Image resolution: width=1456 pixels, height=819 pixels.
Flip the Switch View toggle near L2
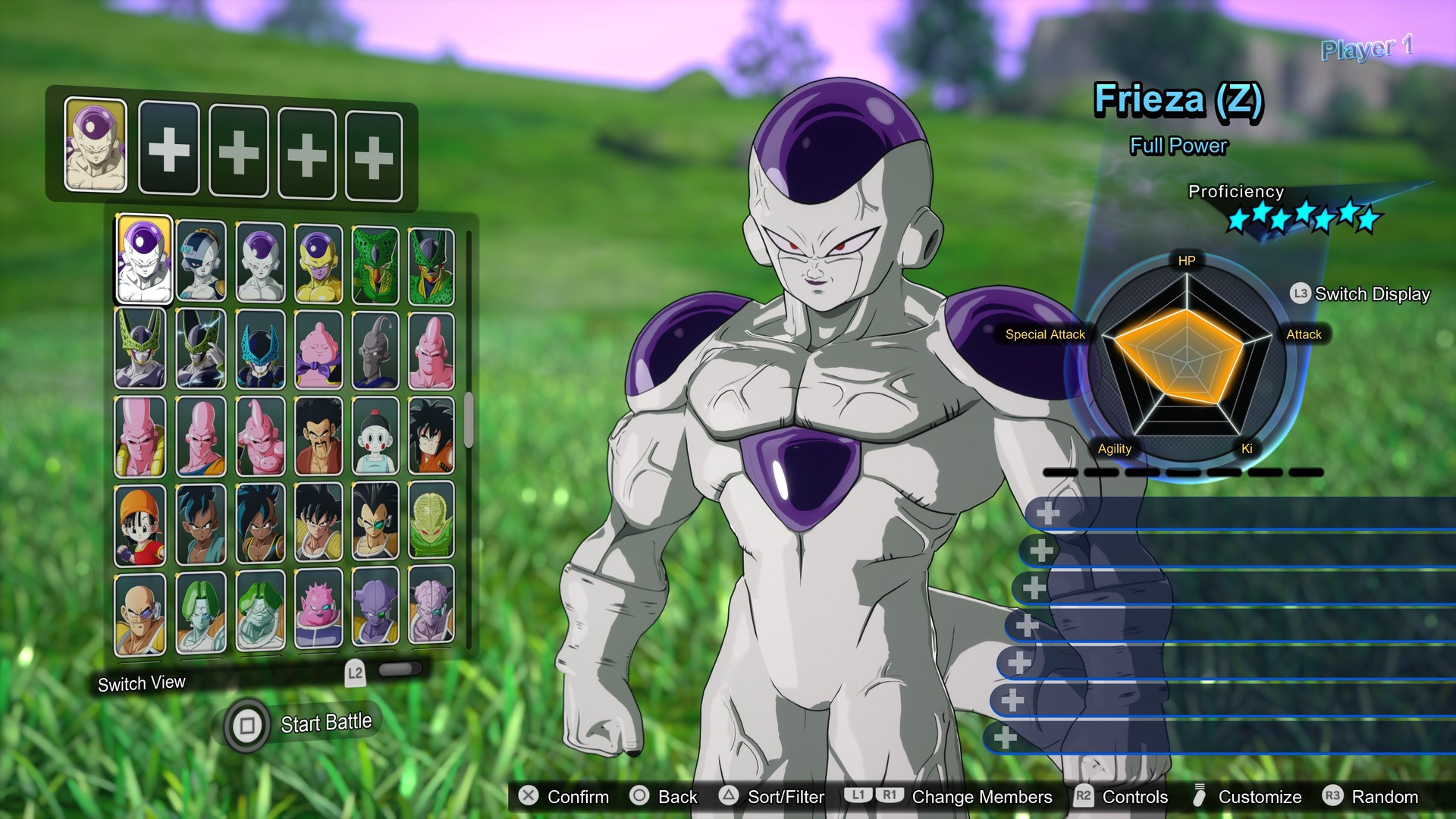(400, 670)
